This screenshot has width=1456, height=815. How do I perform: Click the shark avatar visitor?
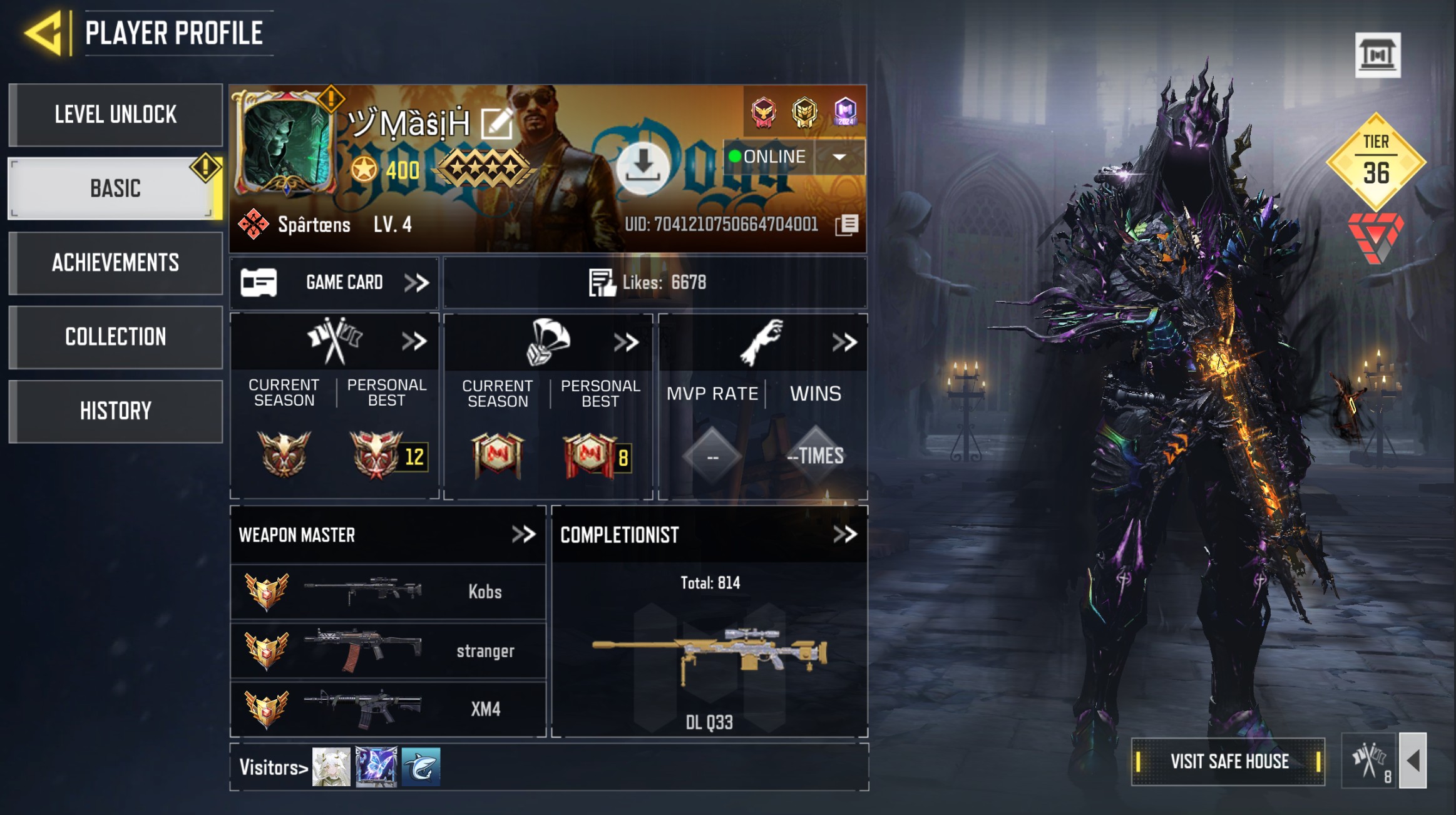pos(421,767)
